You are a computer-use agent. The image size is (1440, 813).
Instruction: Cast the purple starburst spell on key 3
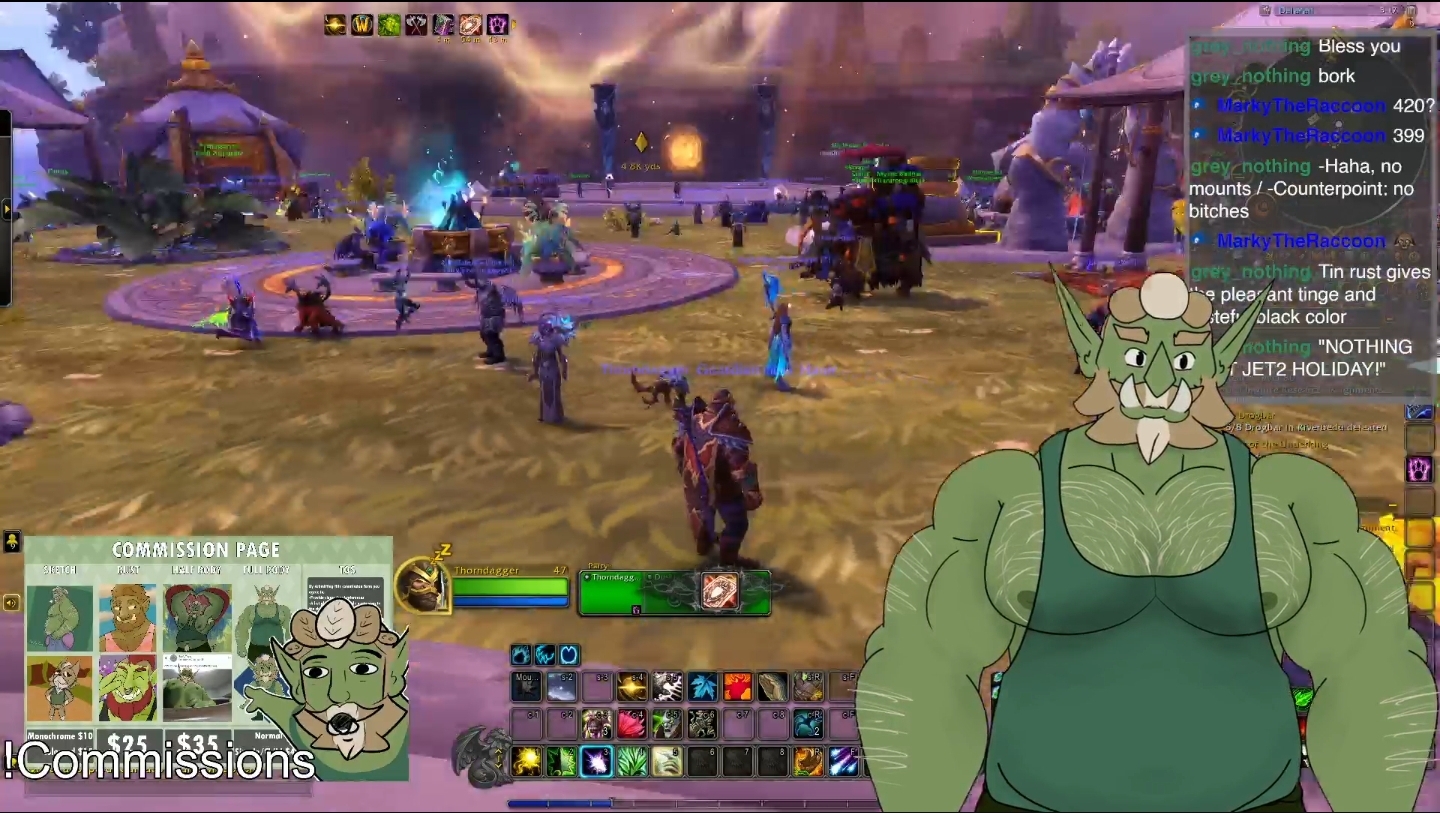[x=597, y=762]
